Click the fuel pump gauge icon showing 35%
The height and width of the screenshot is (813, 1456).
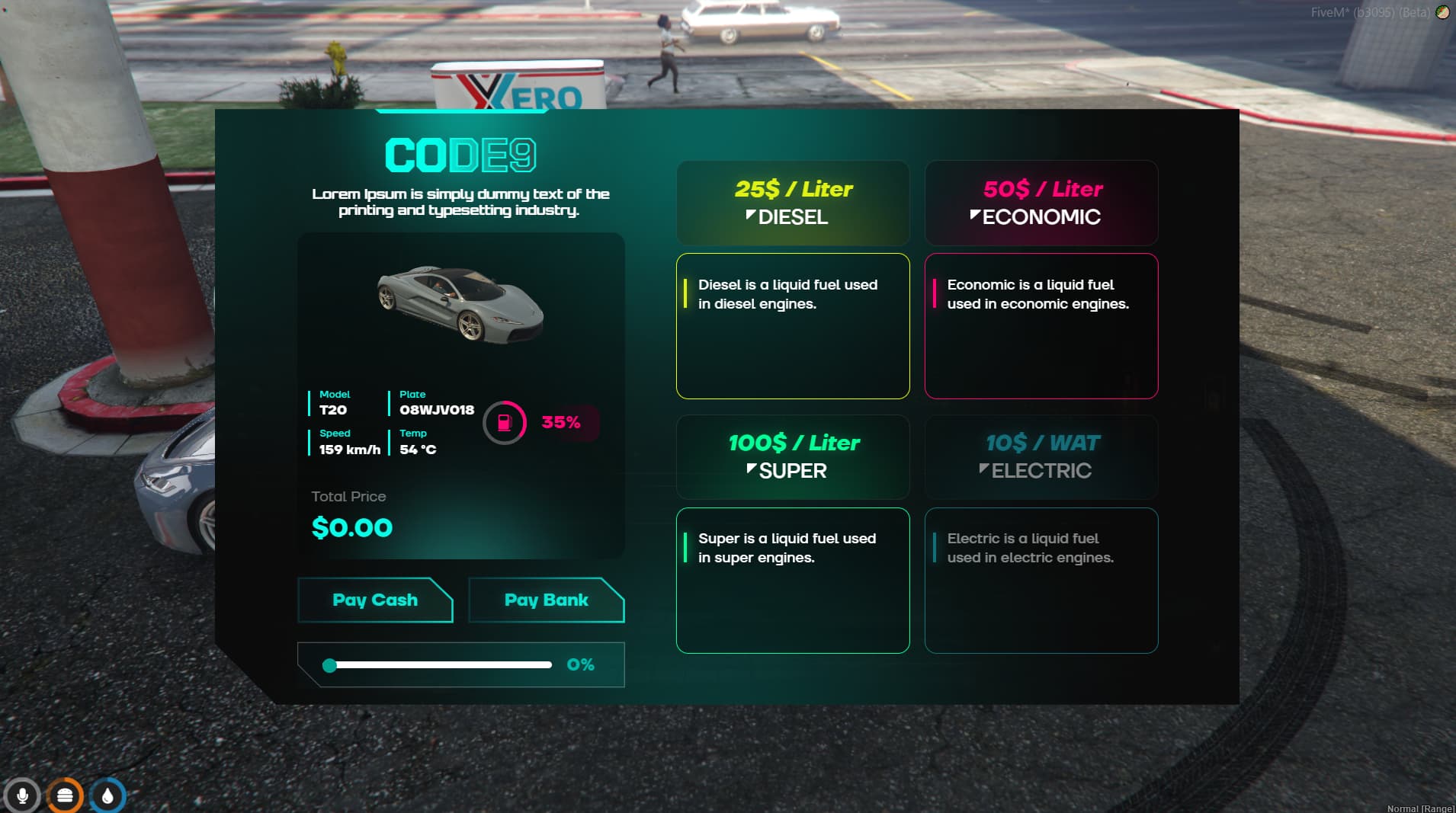(x=505, y=424)
